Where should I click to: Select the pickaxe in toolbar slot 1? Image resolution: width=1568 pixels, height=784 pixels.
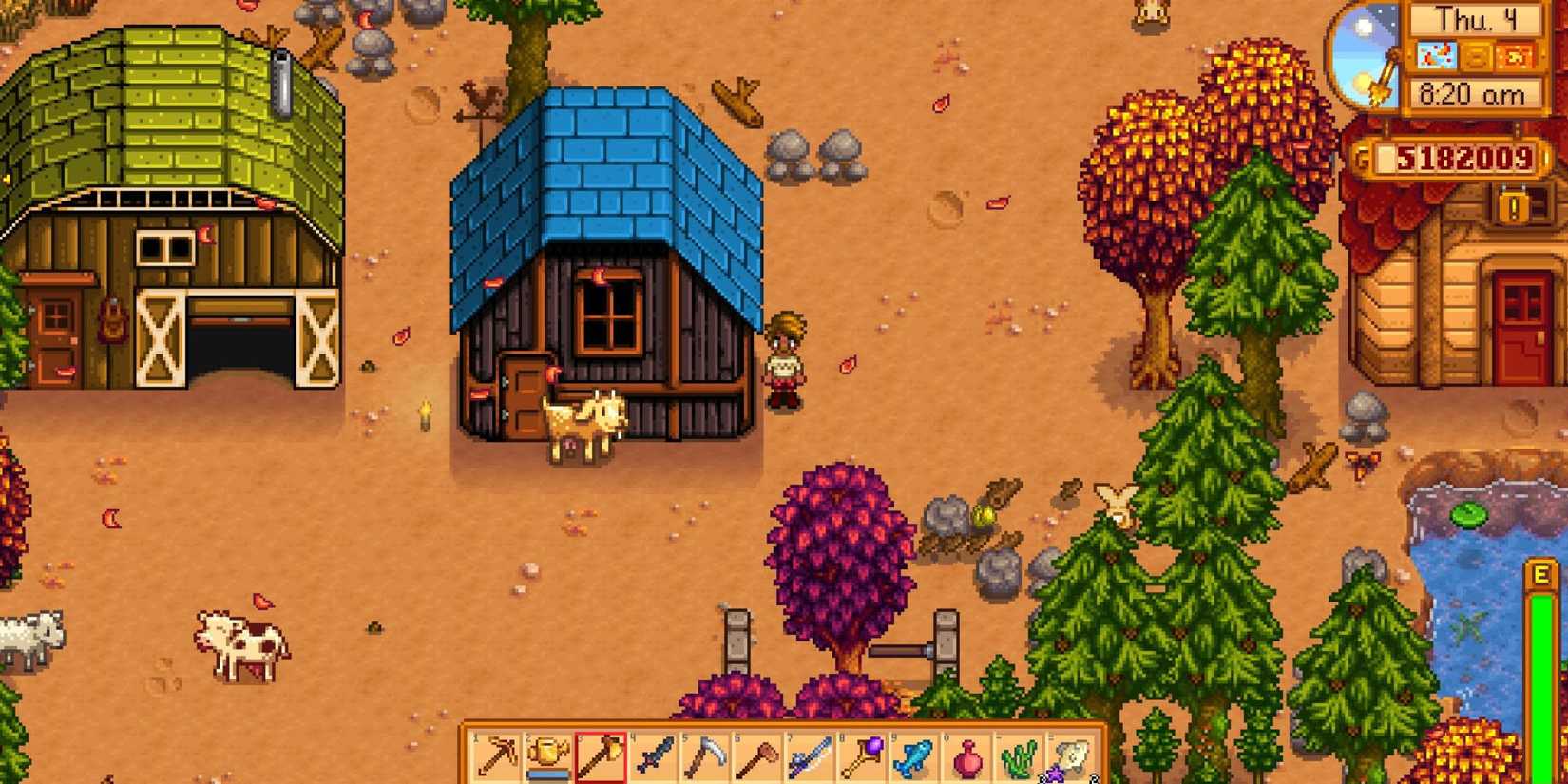coord(496,755)
